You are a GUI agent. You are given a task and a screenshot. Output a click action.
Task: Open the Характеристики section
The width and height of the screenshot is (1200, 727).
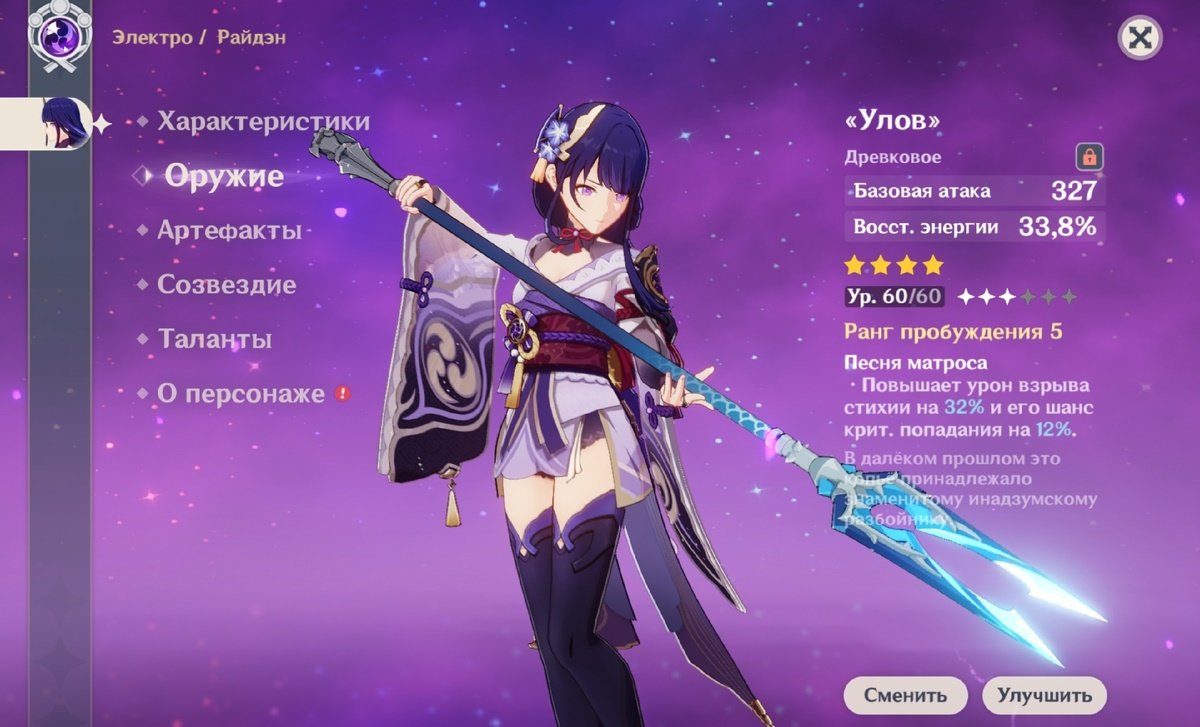263,122
